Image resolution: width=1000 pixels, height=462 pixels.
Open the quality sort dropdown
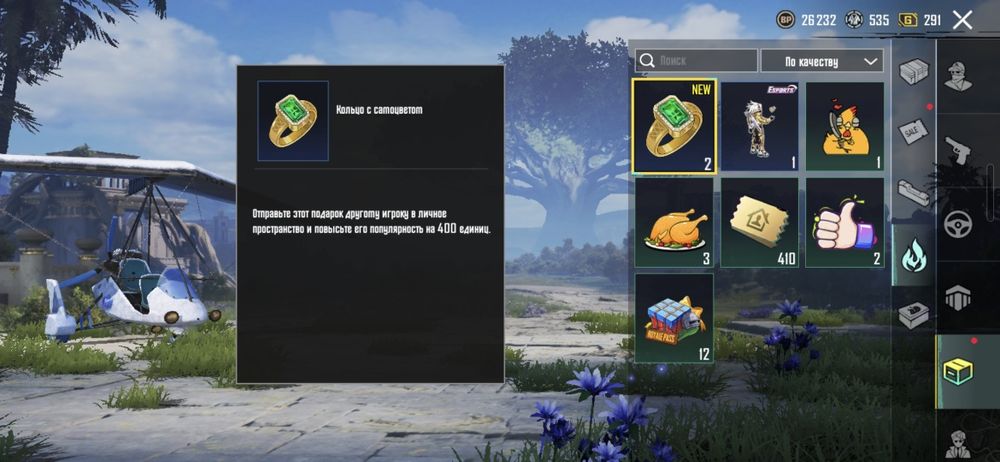[822, 61]
